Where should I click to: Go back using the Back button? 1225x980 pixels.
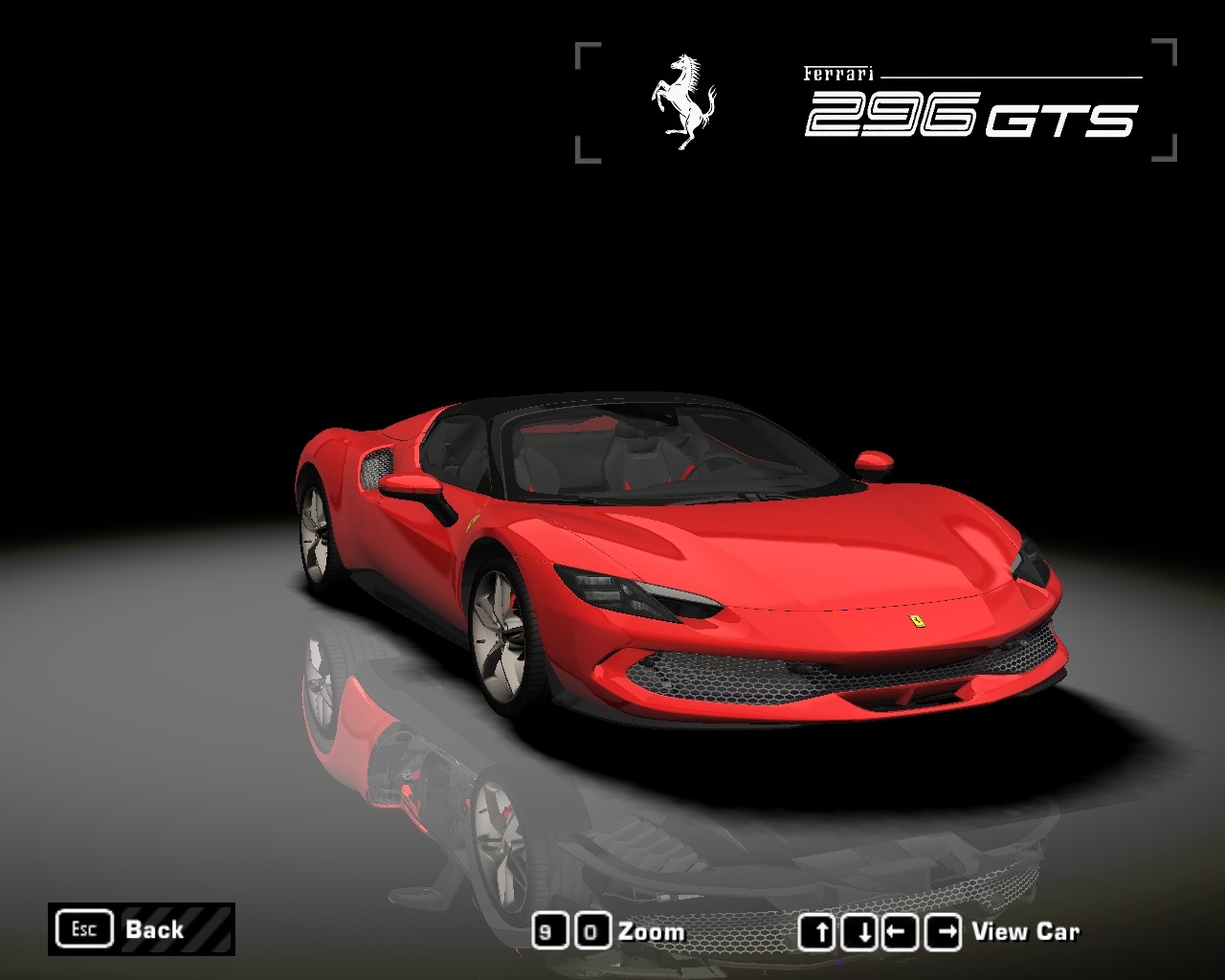point(141,929)
